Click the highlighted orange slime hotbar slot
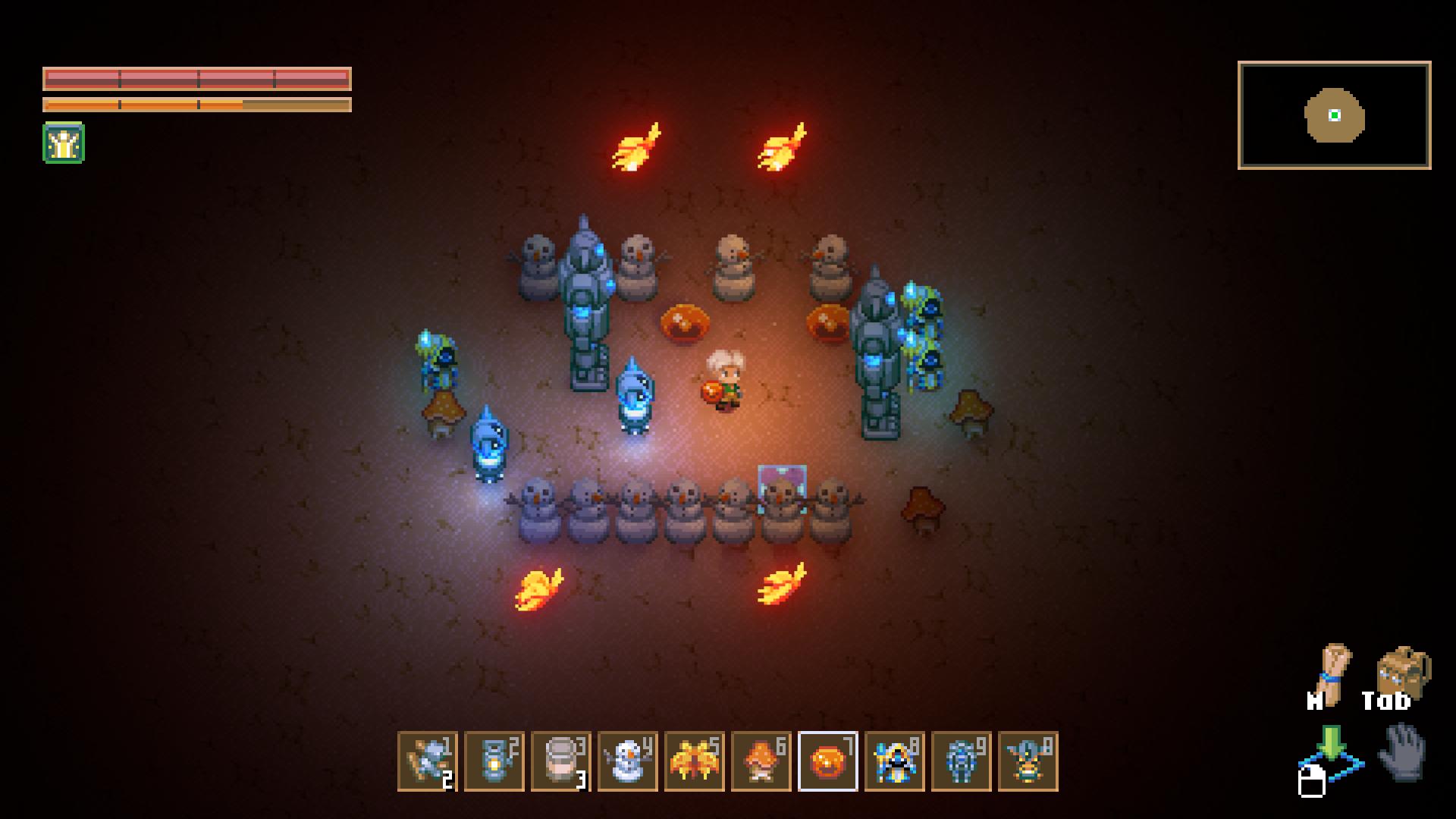The image size is (1456, 819). [827, 761]
